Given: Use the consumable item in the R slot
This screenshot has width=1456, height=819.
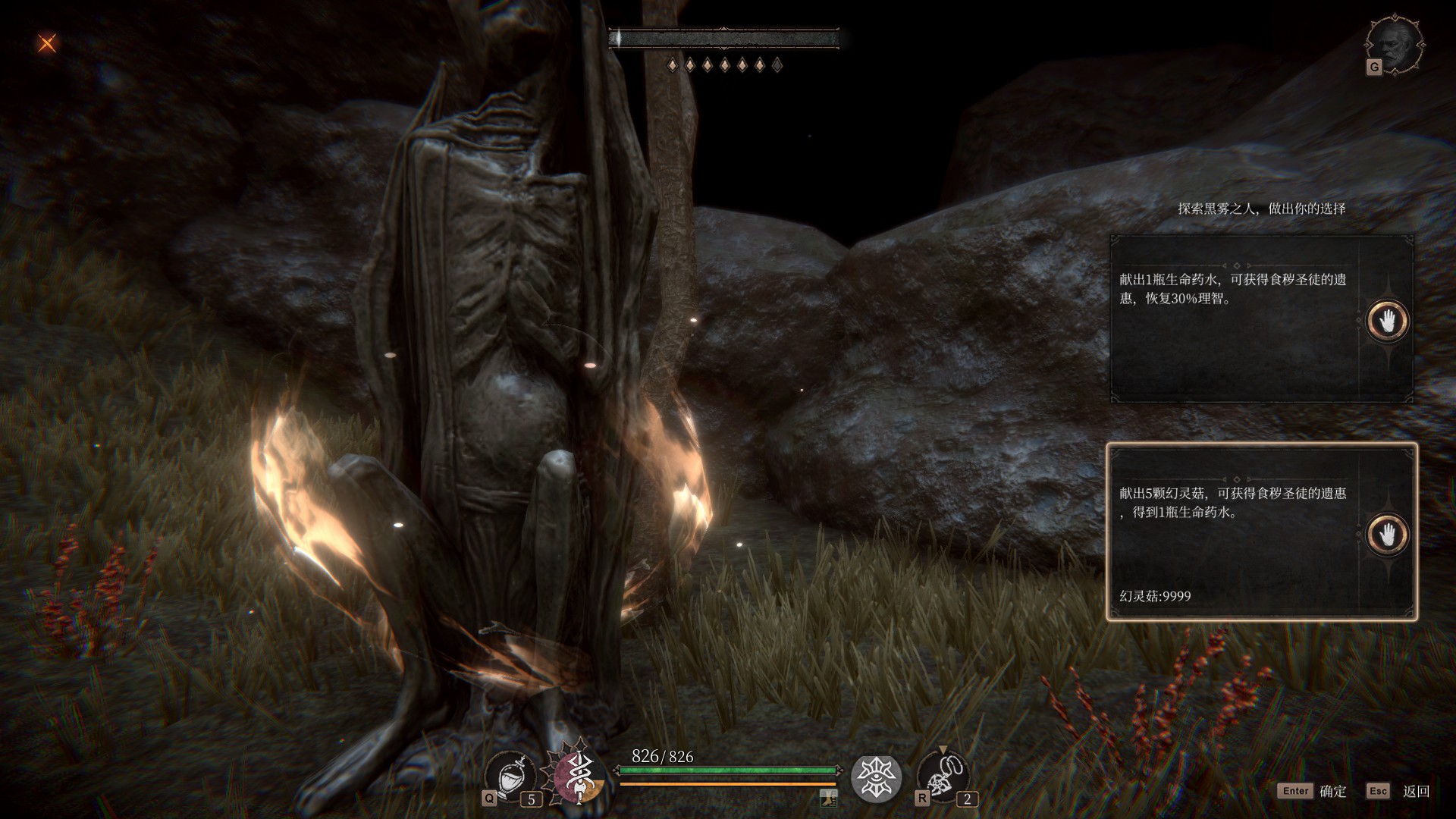Looking at the screenshot, I should 943,777.
